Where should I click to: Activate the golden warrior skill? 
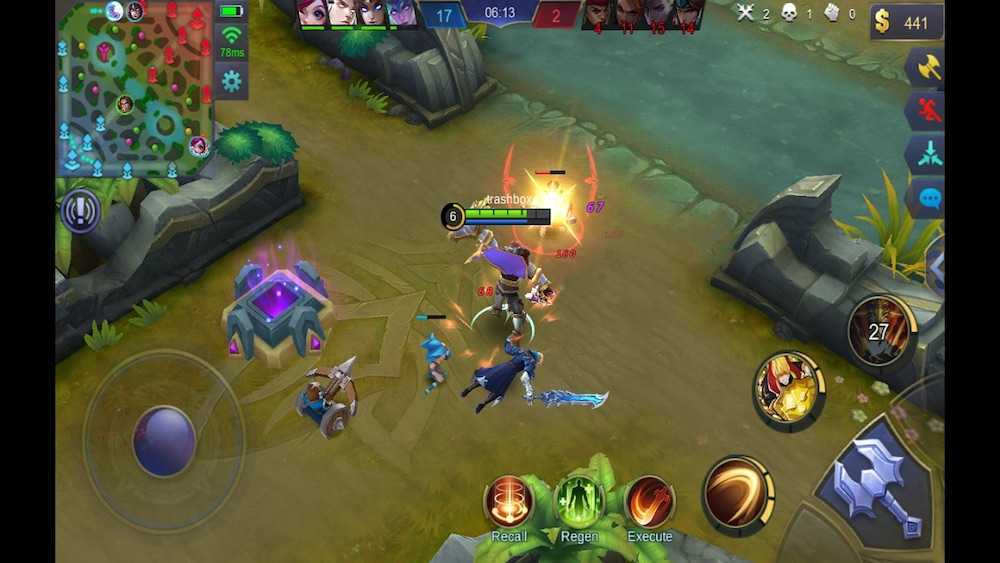pos(788,389)
